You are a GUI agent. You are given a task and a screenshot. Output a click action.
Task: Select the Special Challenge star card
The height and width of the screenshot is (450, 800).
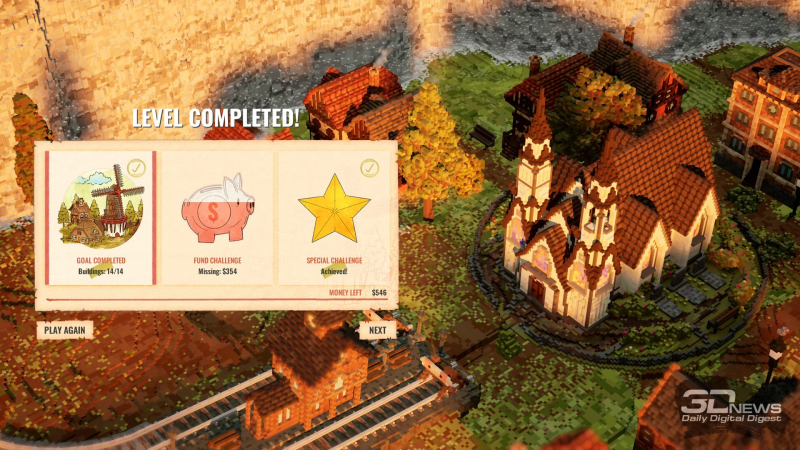(334, 217)
